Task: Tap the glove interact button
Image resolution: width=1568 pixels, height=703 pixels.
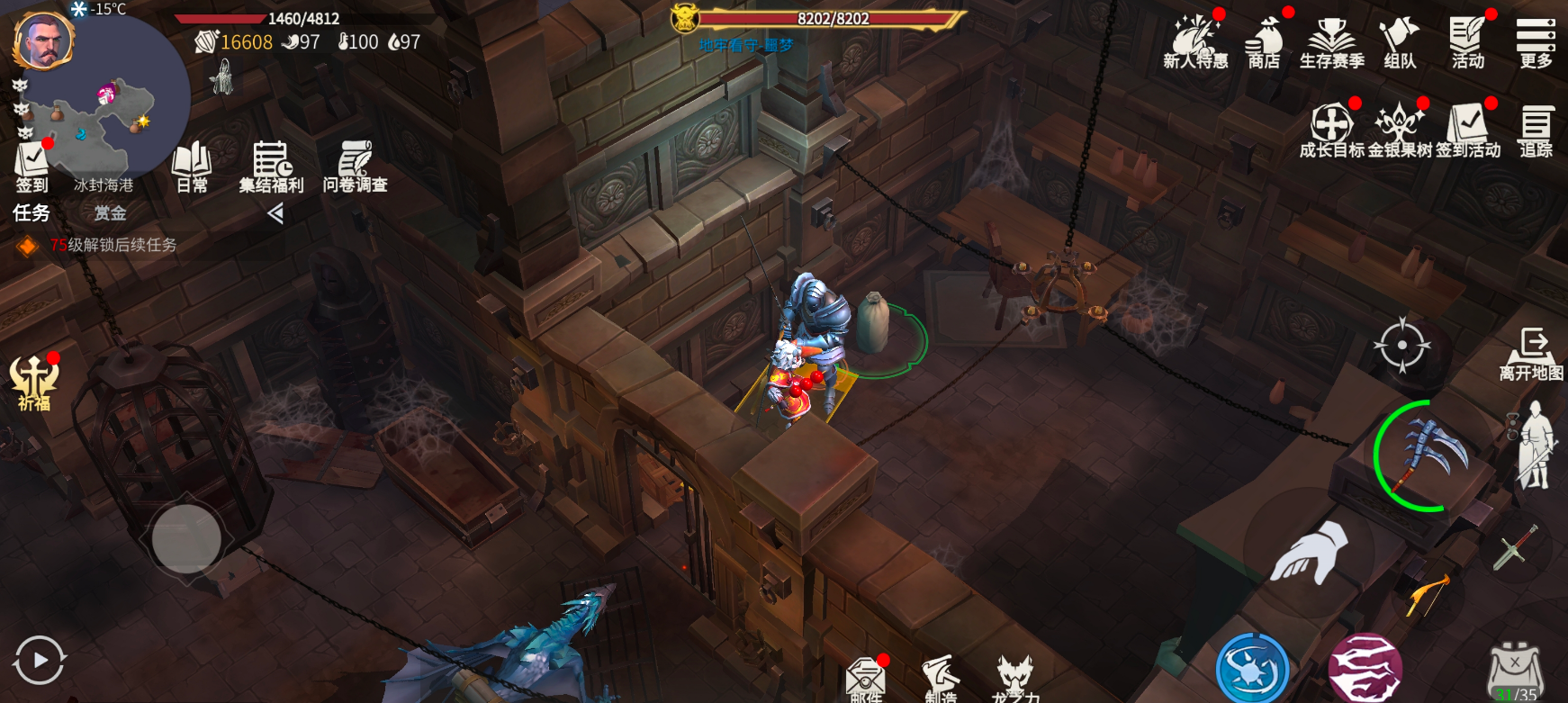Action: [1310, 553]
